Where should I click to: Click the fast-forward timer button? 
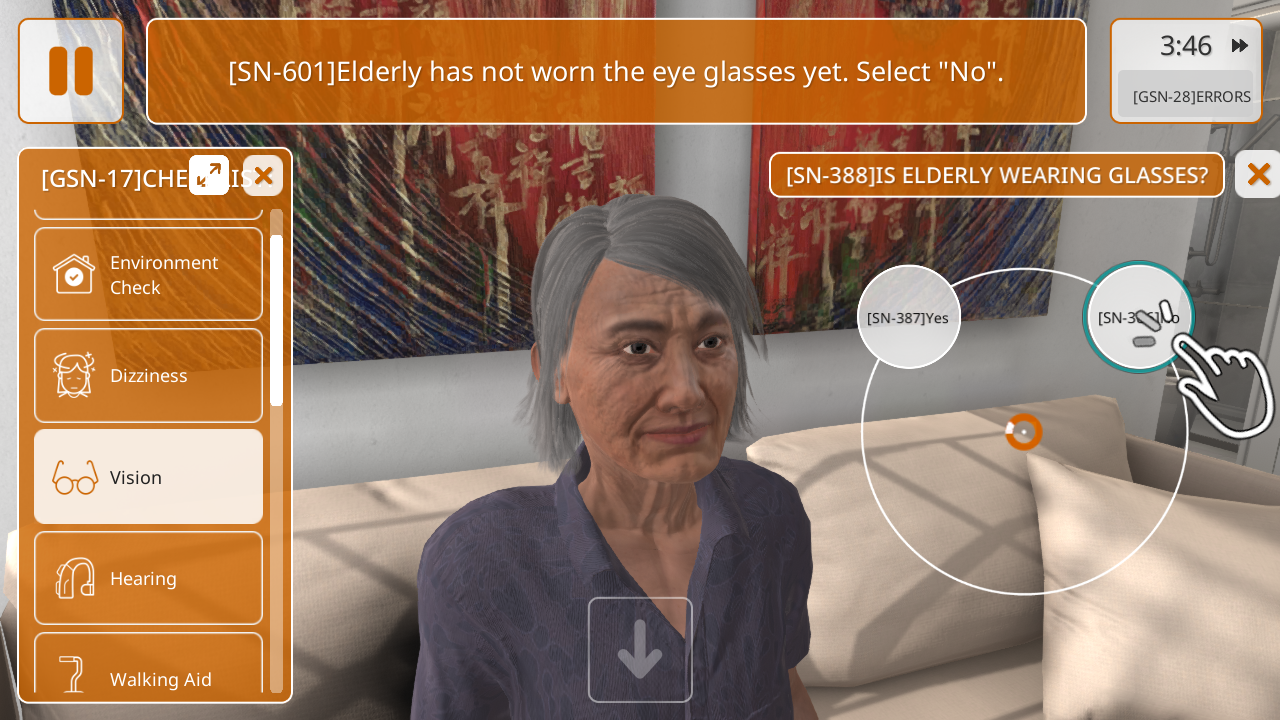[1240, 45]
